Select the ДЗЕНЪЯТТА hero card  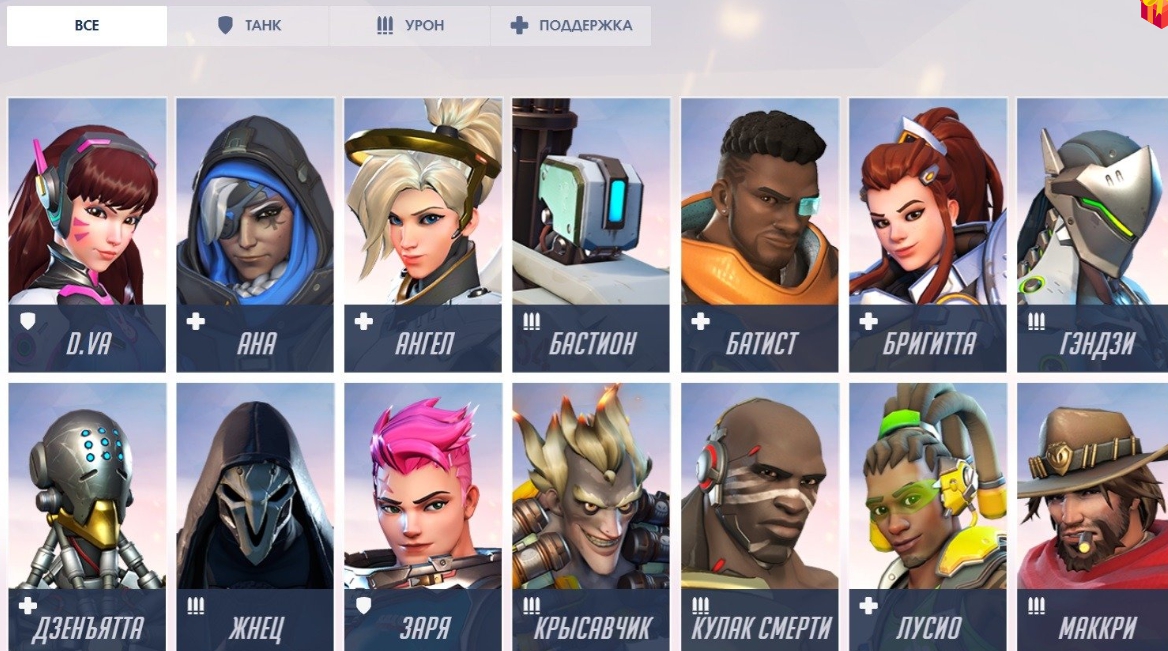click(87, 517)
